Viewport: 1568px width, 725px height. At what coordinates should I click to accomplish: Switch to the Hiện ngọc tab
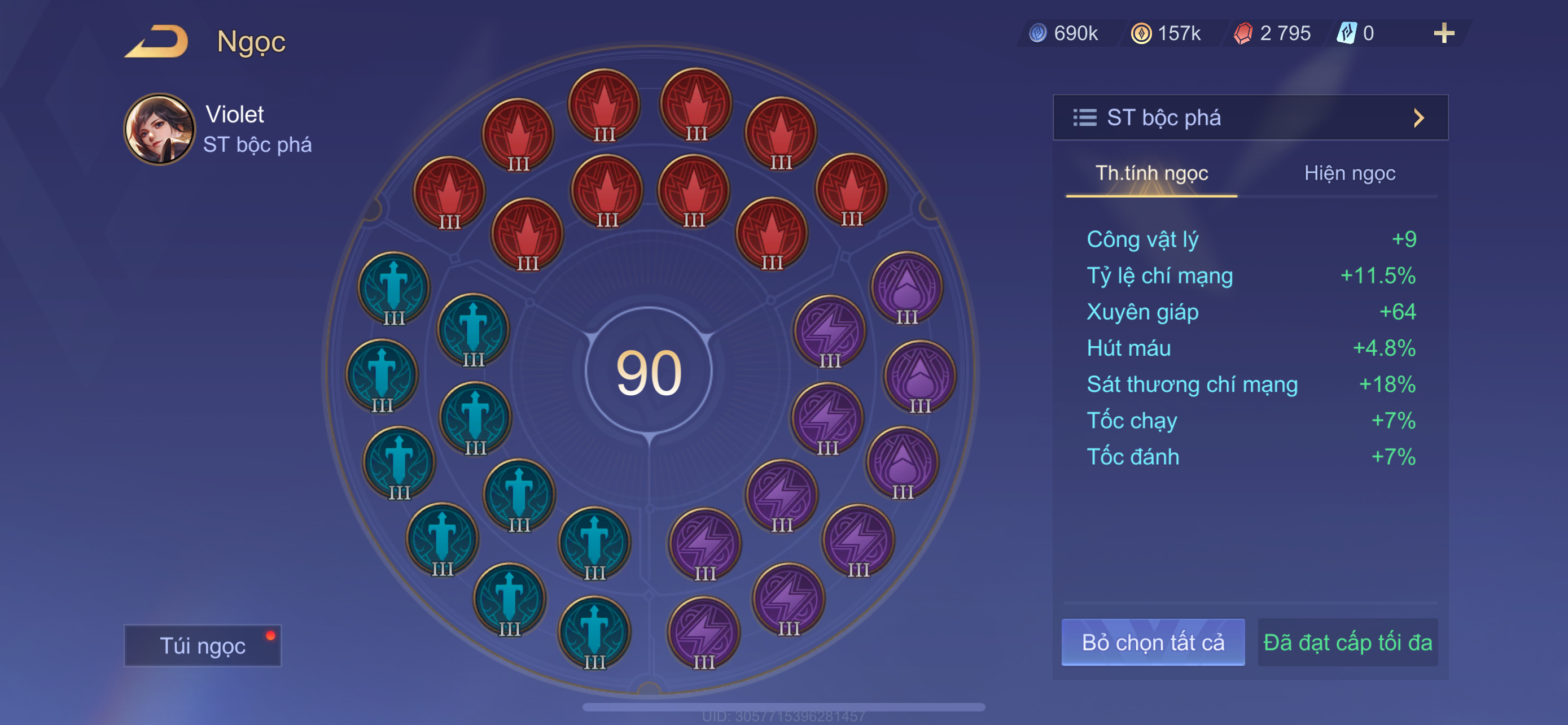tap(1349, 173)
